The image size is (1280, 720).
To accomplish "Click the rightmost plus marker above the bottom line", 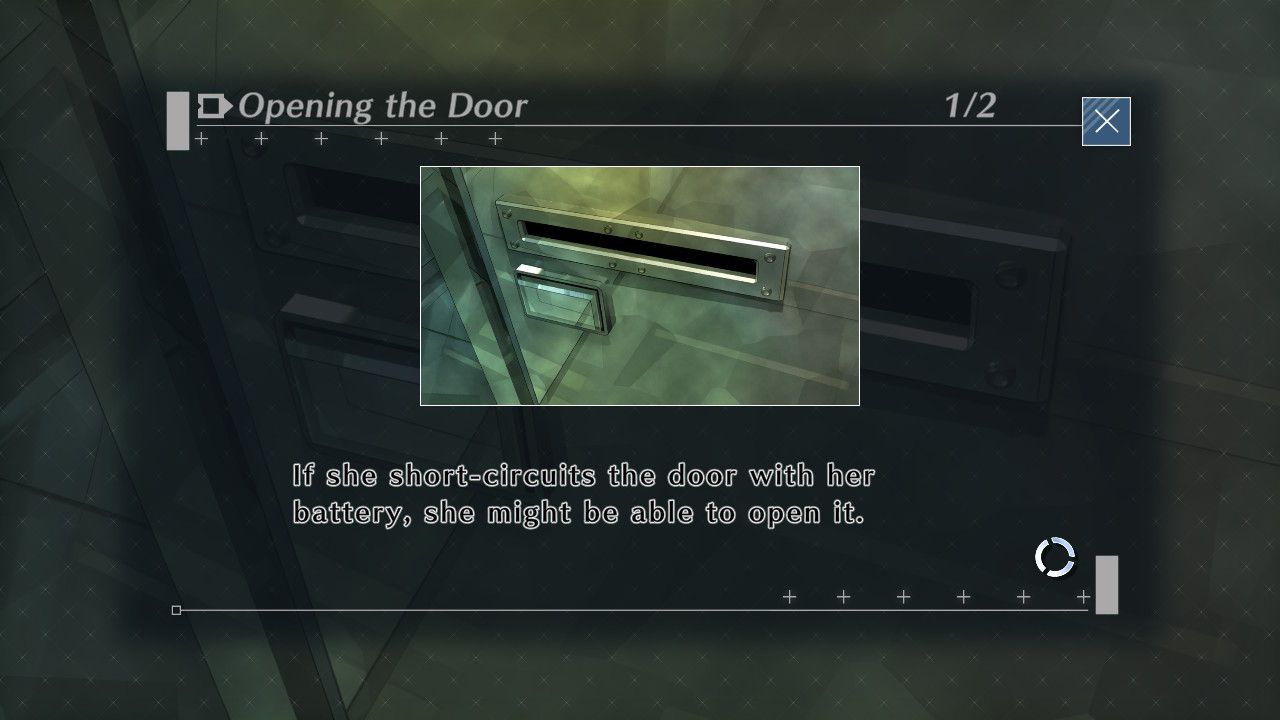I will pos(1083,597).
